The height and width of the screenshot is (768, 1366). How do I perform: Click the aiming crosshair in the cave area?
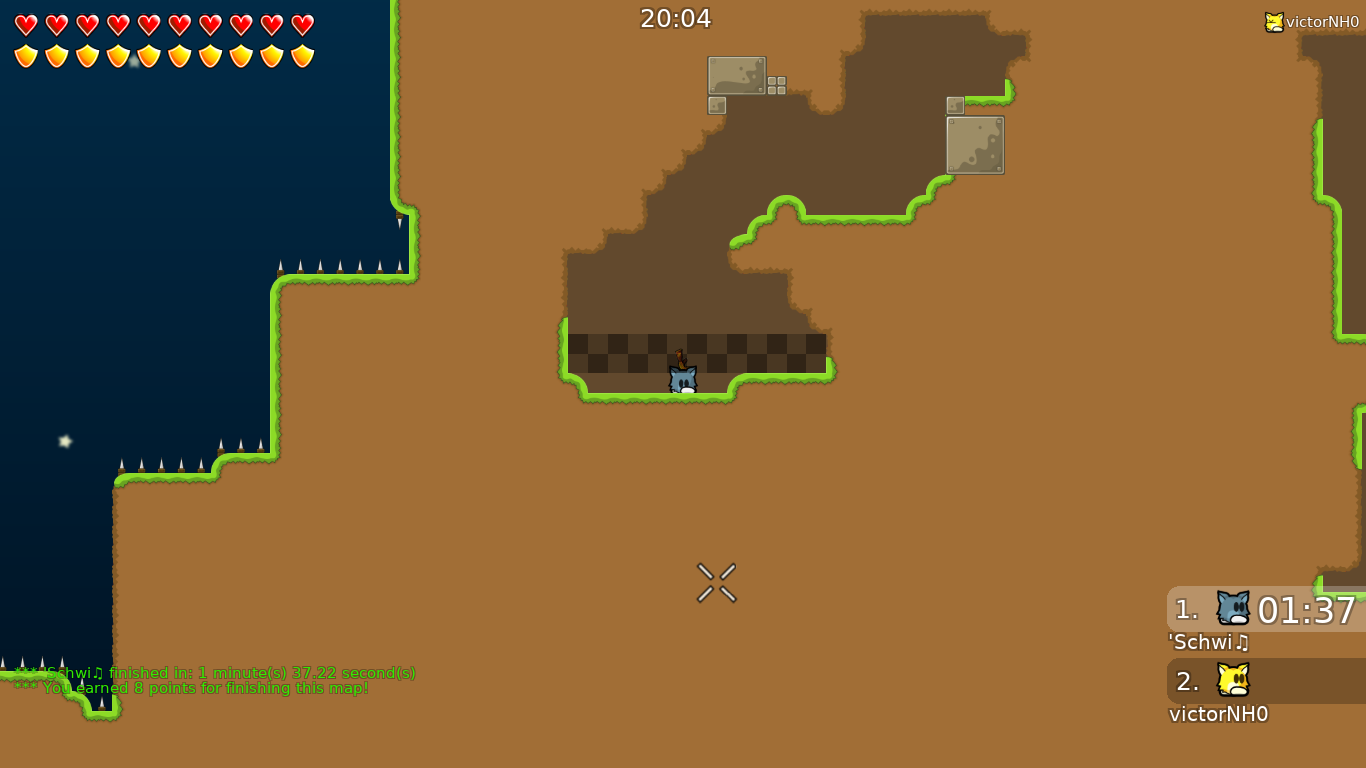click(716, 583)
